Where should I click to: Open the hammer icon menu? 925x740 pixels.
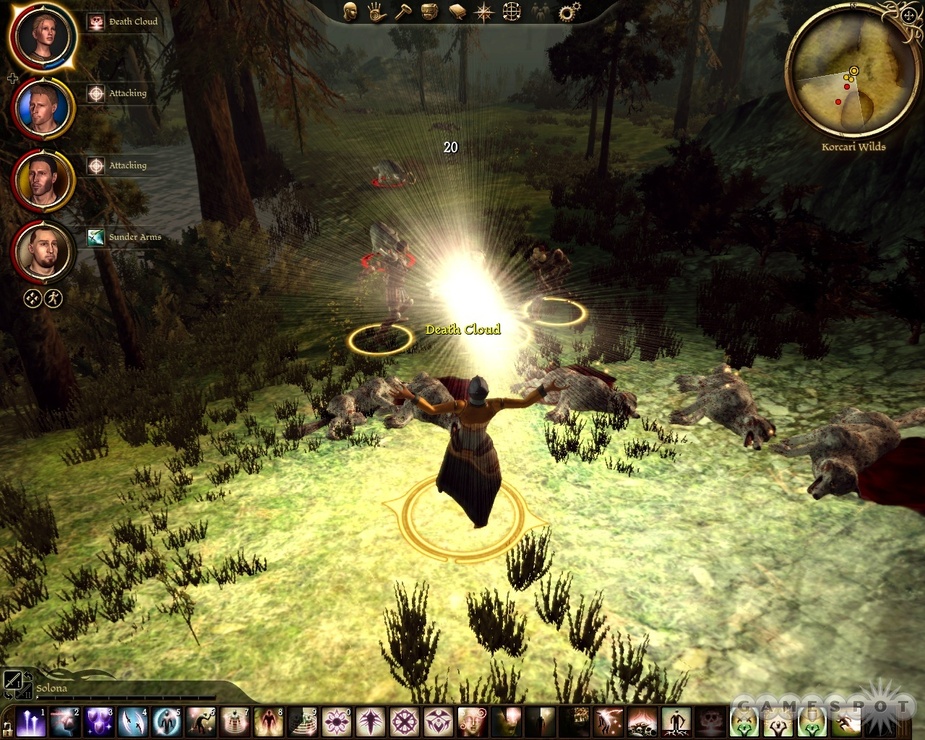(403, 12)
